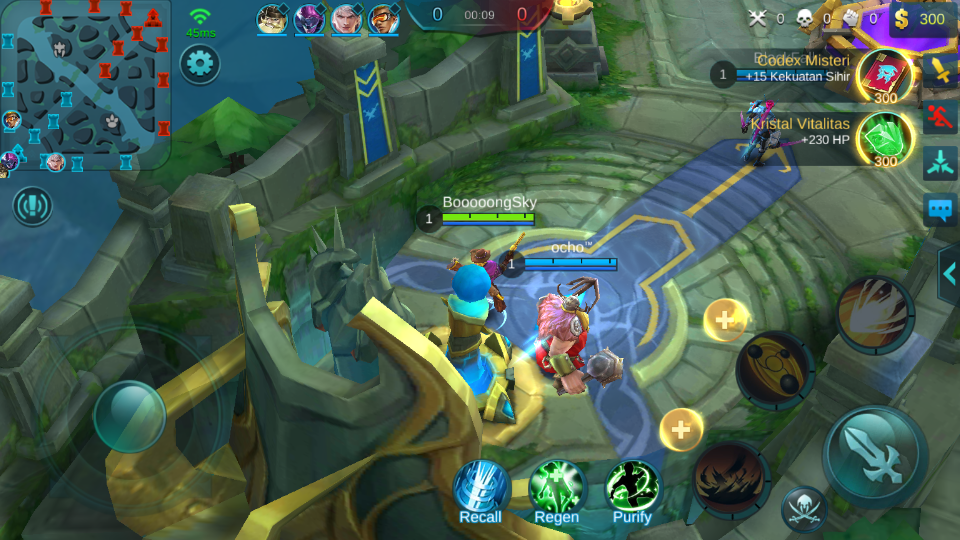Click the minimap
960x540 pixels.
85,85
